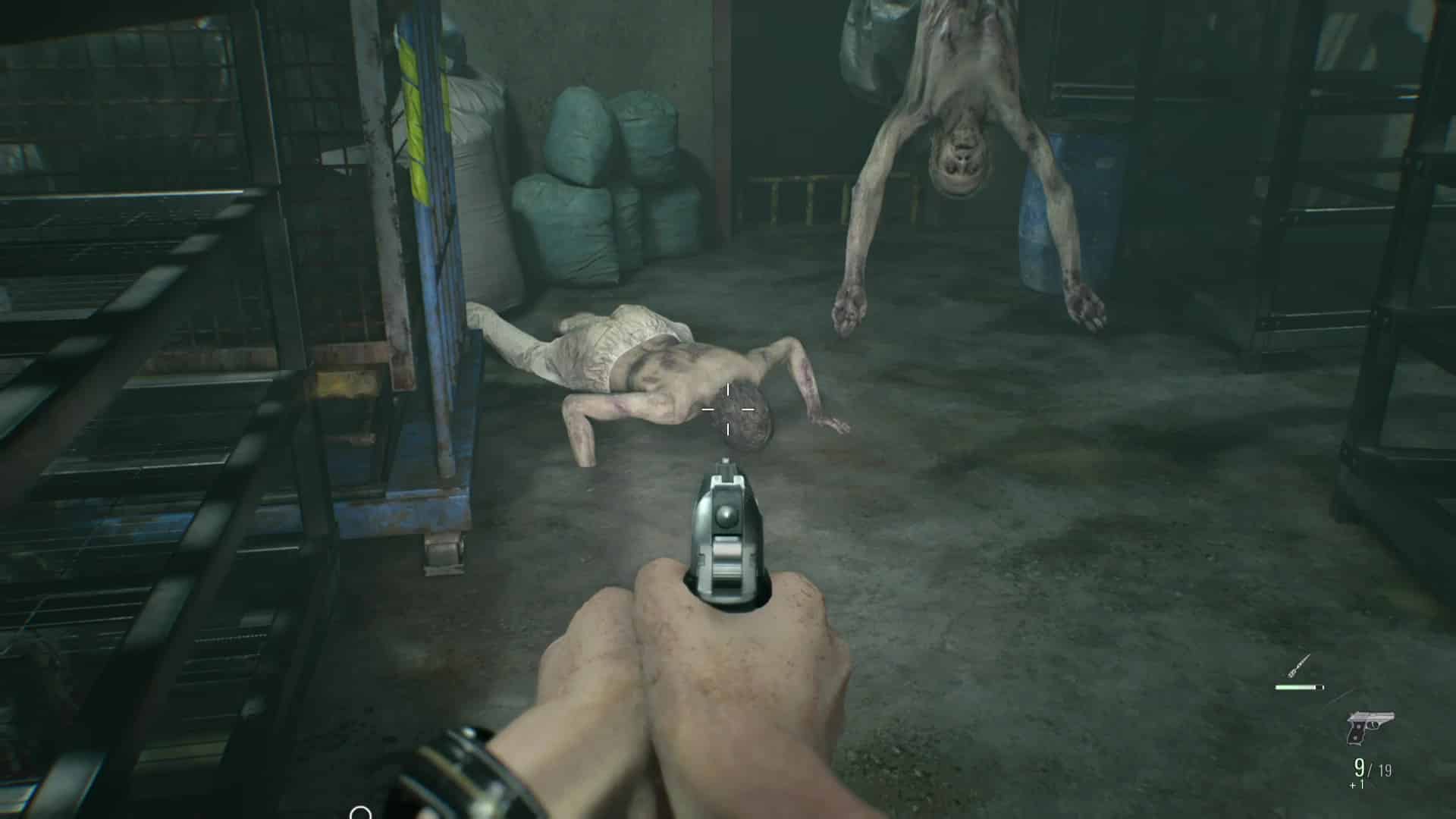Image resolution: width=1456 pixels, height=819 pixels.
Task: Click the circle button prompt at bottom left
Action: pos(360,813)
